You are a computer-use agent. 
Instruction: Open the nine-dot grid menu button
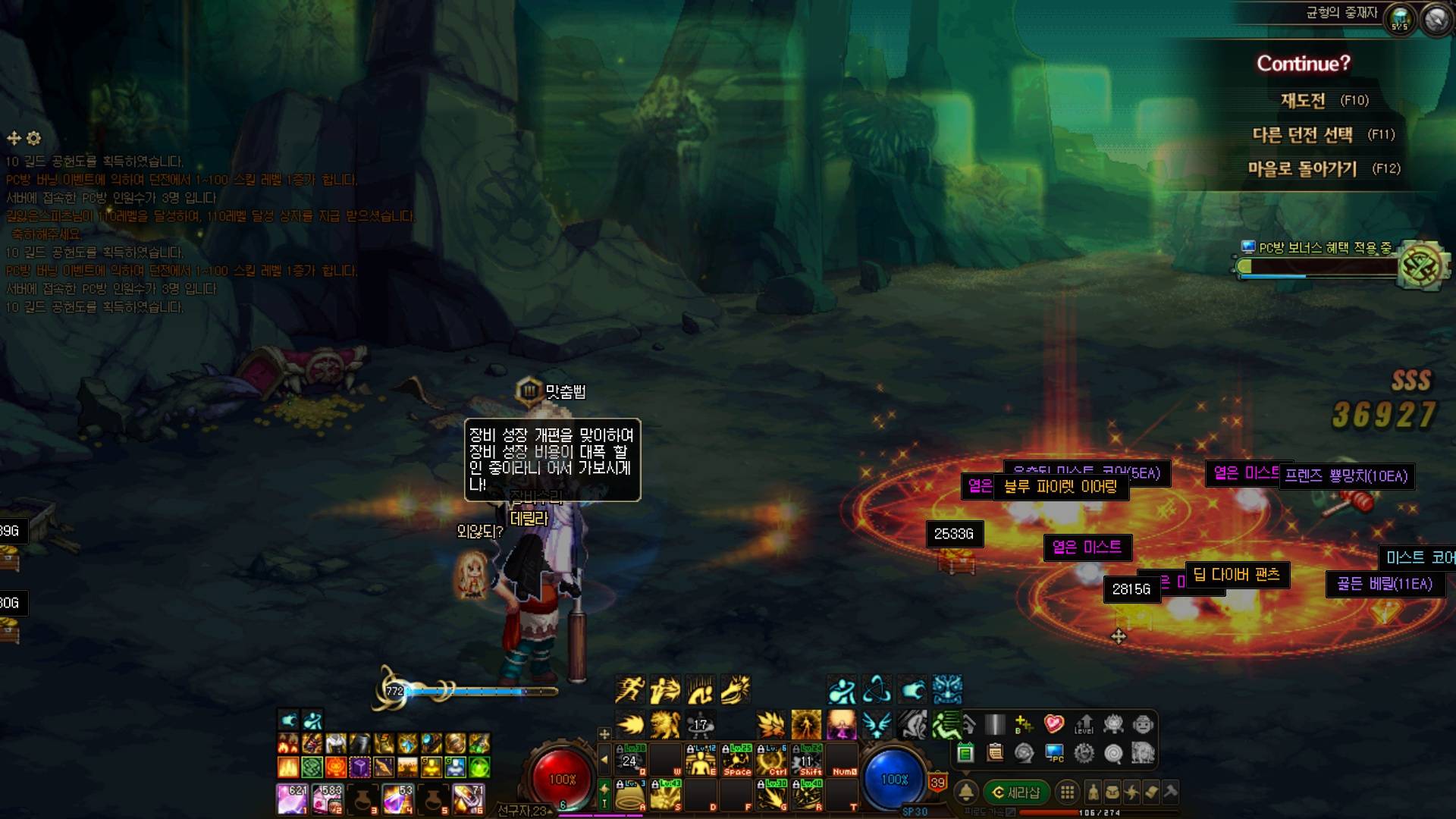coord(1067,792)
